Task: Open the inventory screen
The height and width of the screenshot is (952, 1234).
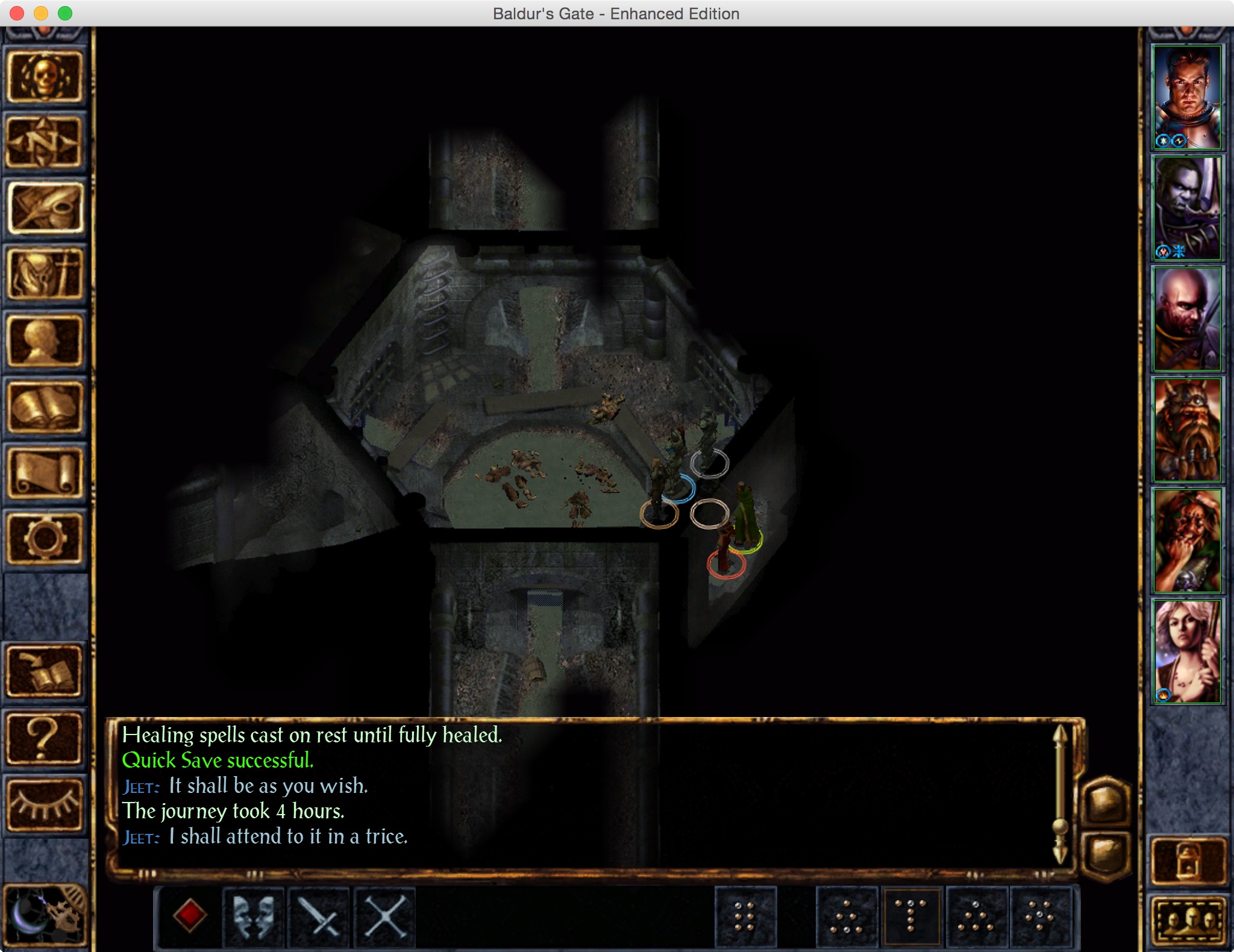Action: point(44,275)
